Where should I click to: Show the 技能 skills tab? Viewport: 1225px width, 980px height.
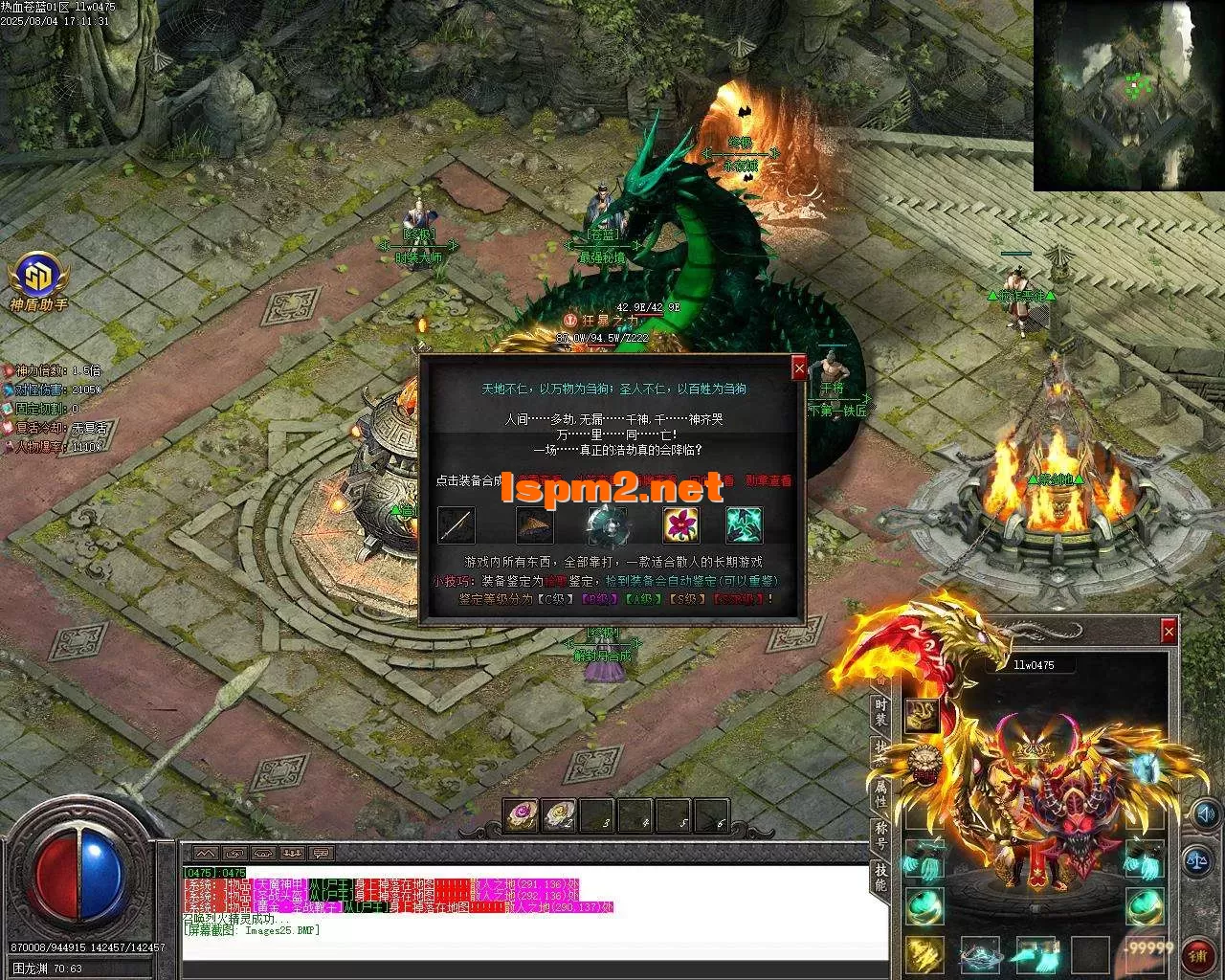tap(880, 875)
